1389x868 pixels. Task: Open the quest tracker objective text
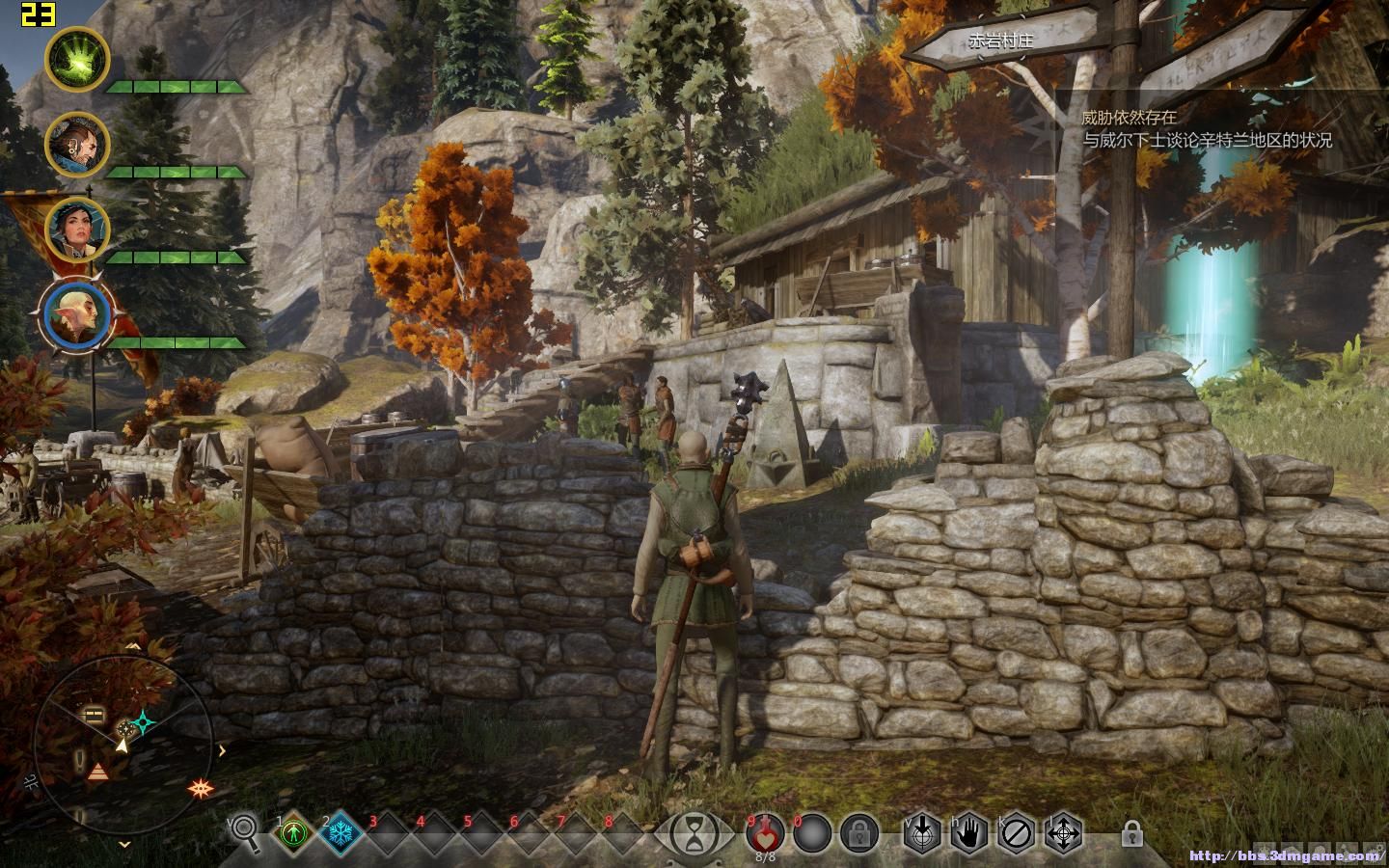(x=1206, y=129)
